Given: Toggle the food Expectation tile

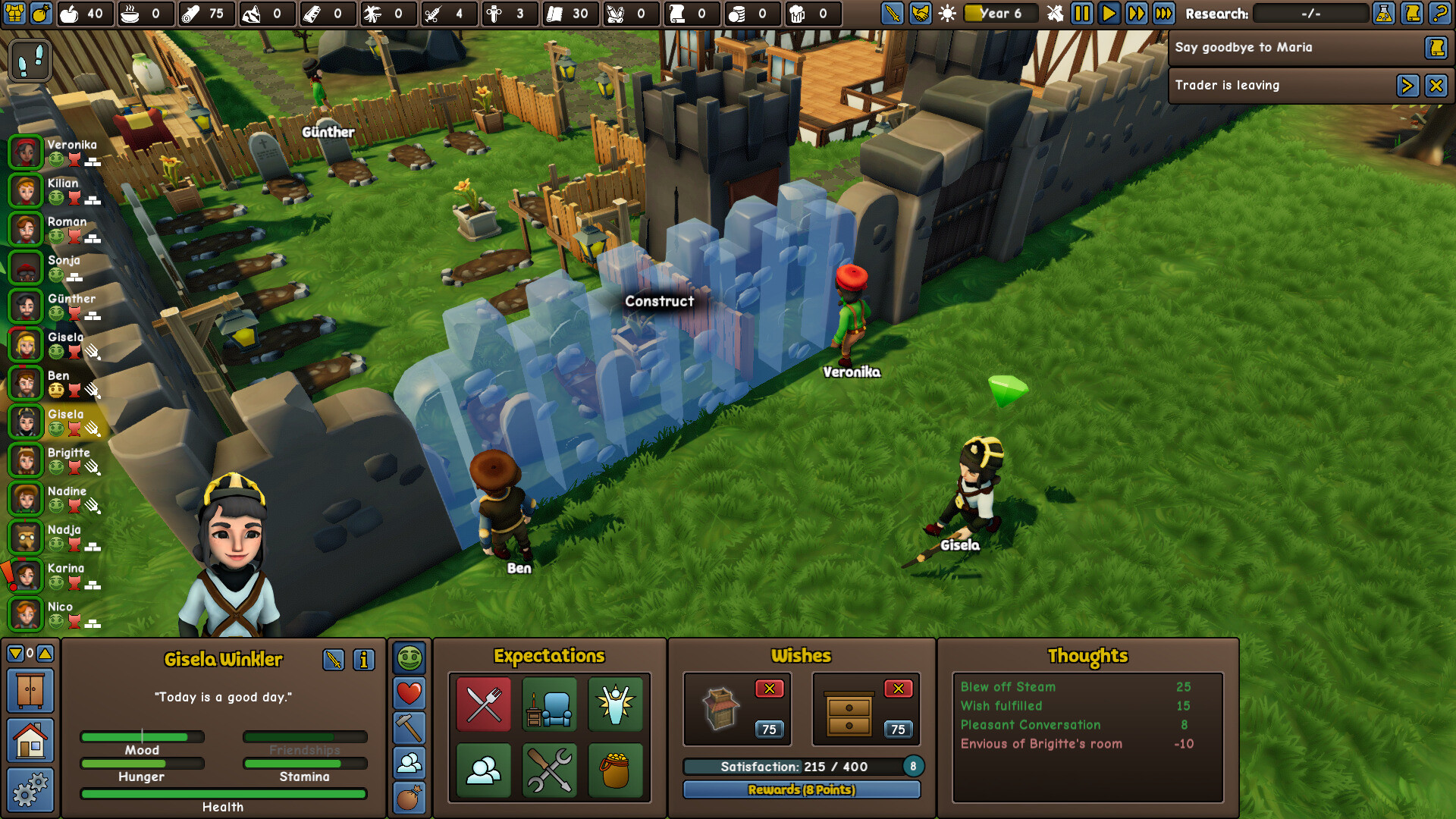Looking at the screenshot, I should pos(483,706).
